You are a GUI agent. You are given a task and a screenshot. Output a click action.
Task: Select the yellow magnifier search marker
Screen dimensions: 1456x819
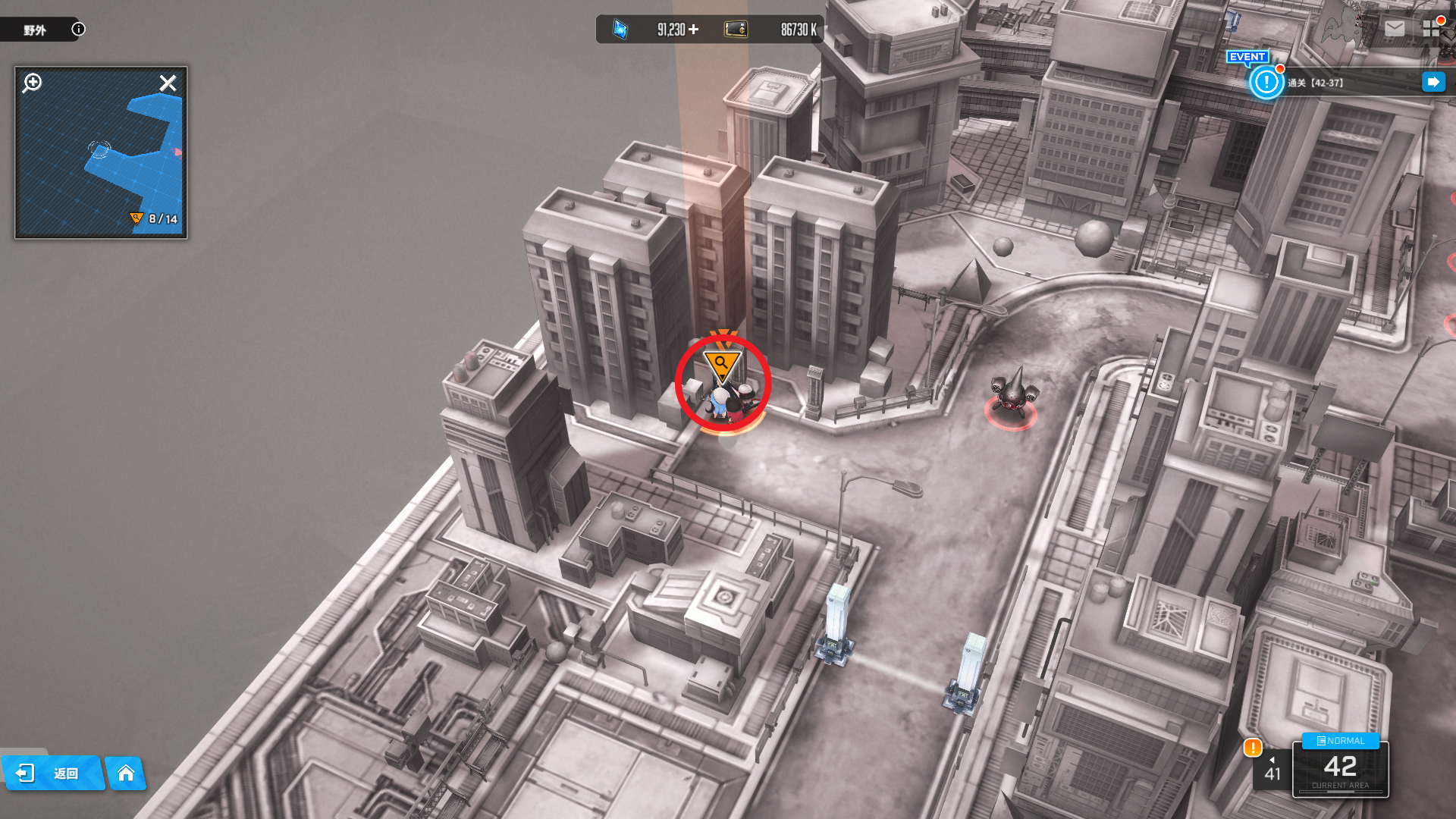pyautogui.click(x=721, y=366)
